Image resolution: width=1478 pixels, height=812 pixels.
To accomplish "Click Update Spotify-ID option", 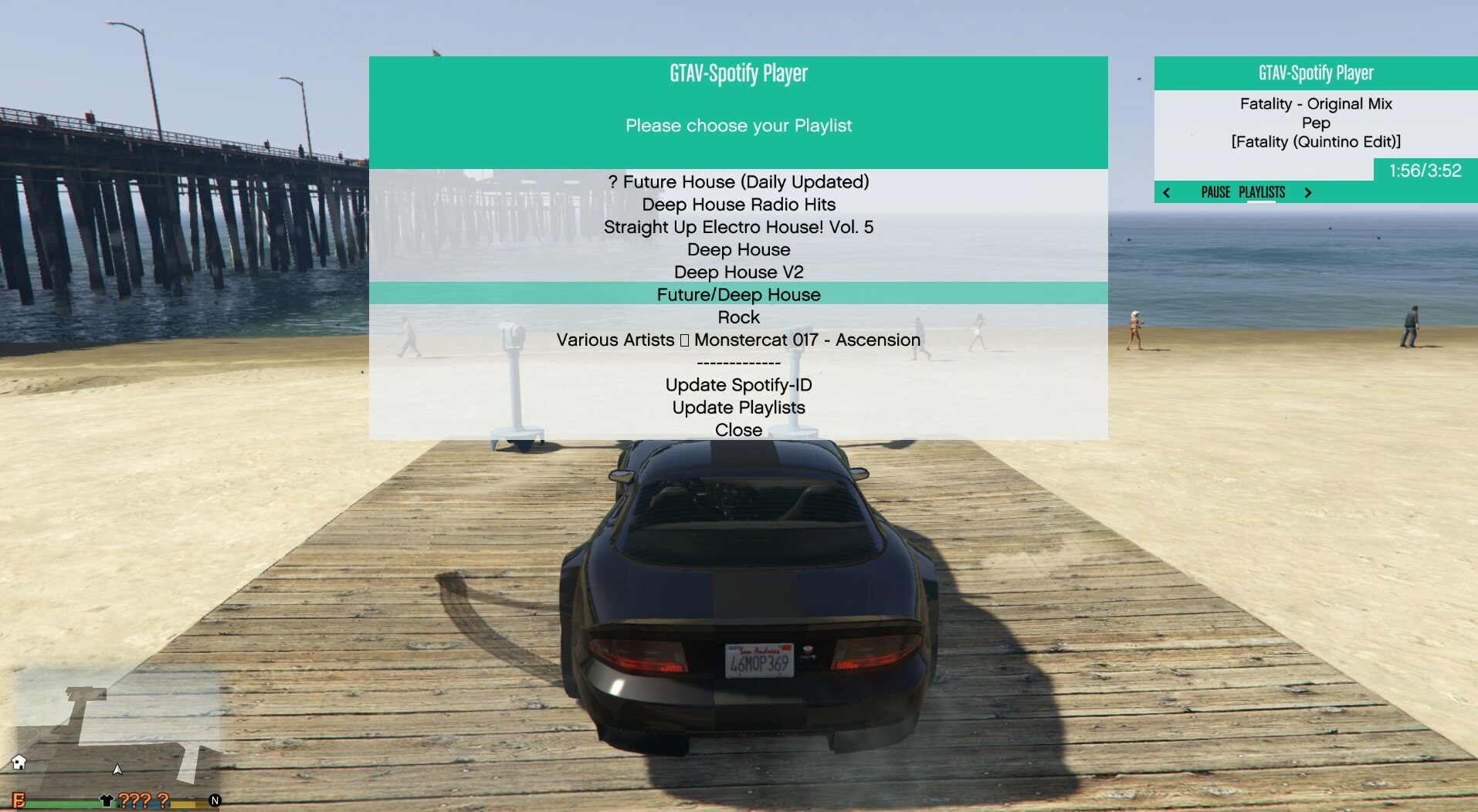I will 738,384.
